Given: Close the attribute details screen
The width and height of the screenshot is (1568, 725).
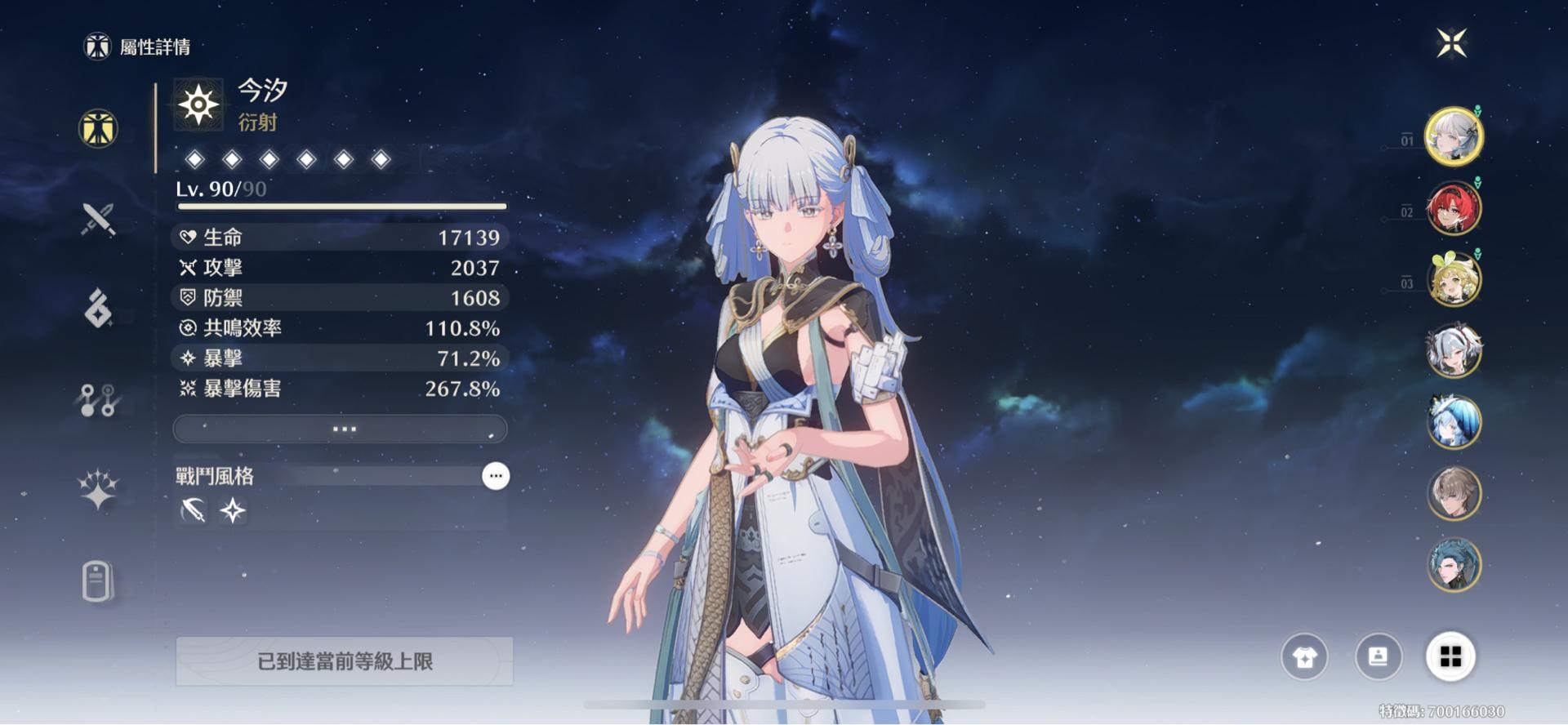Looking at the screenshot, I should [x=1452, y=43].
